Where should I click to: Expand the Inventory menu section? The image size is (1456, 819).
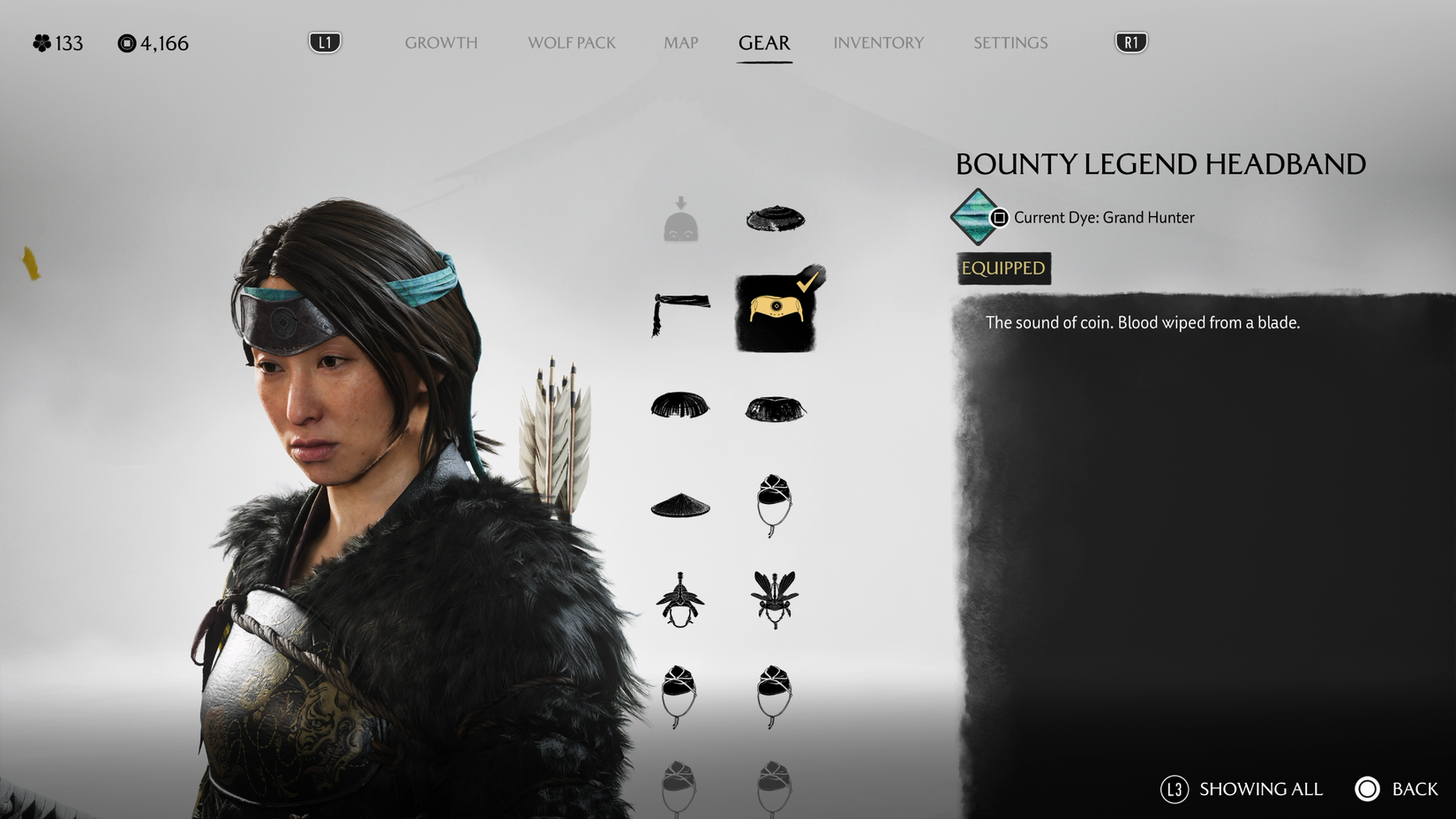point(878,42)
